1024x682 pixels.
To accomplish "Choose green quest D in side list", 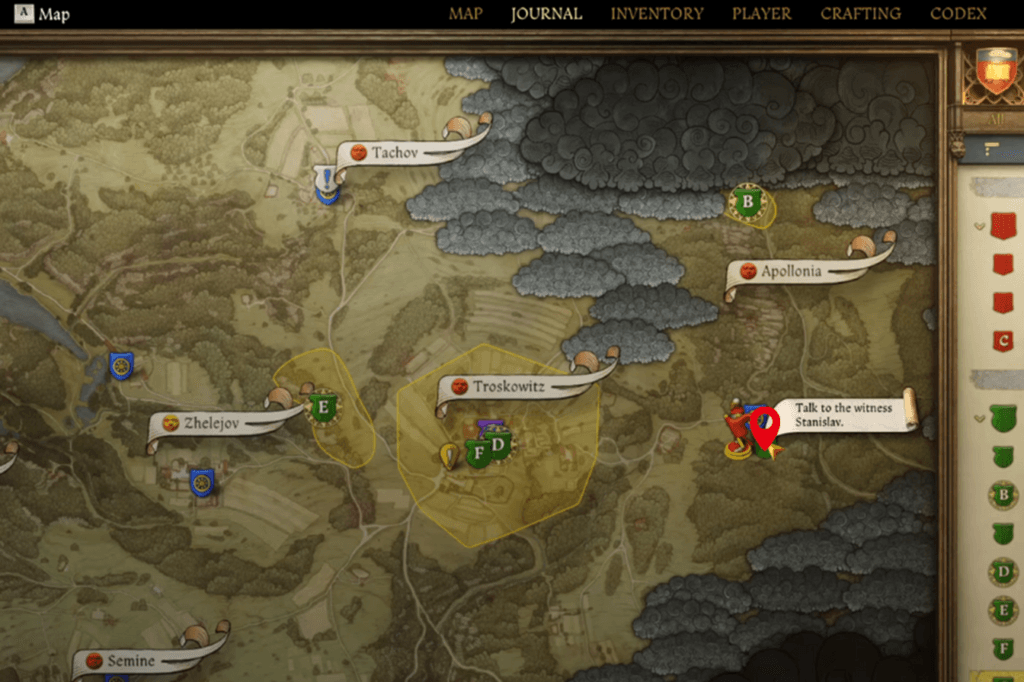I will 1003,572.
